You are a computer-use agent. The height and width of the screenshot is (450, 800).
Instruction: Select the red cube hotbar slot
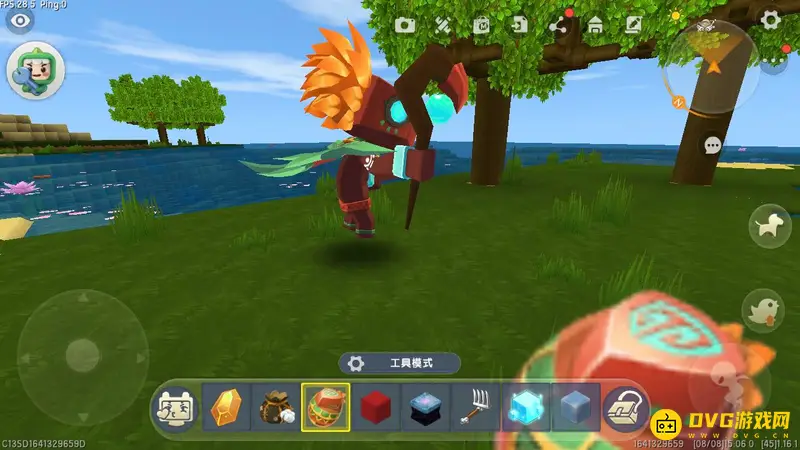pos(375,408)
